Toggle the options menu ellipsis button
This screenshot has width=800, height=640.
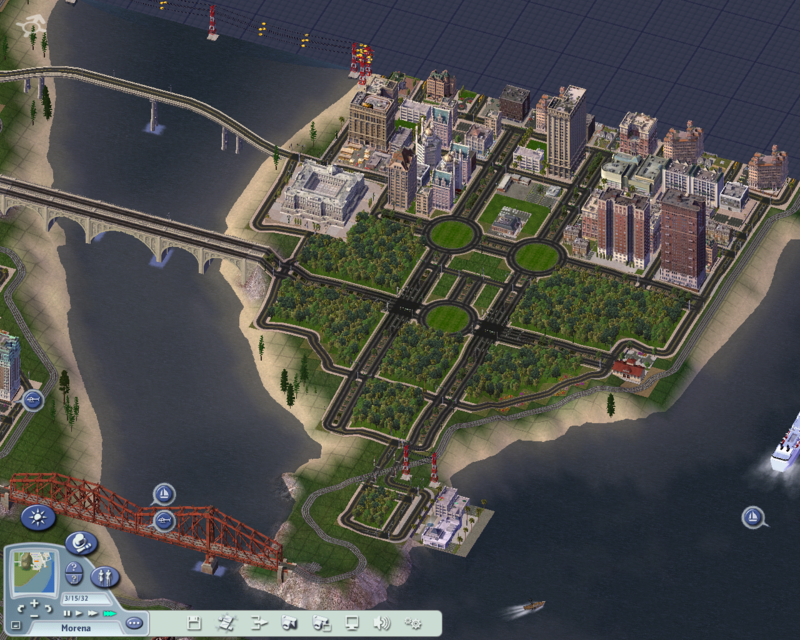click(x=134, y=622)
